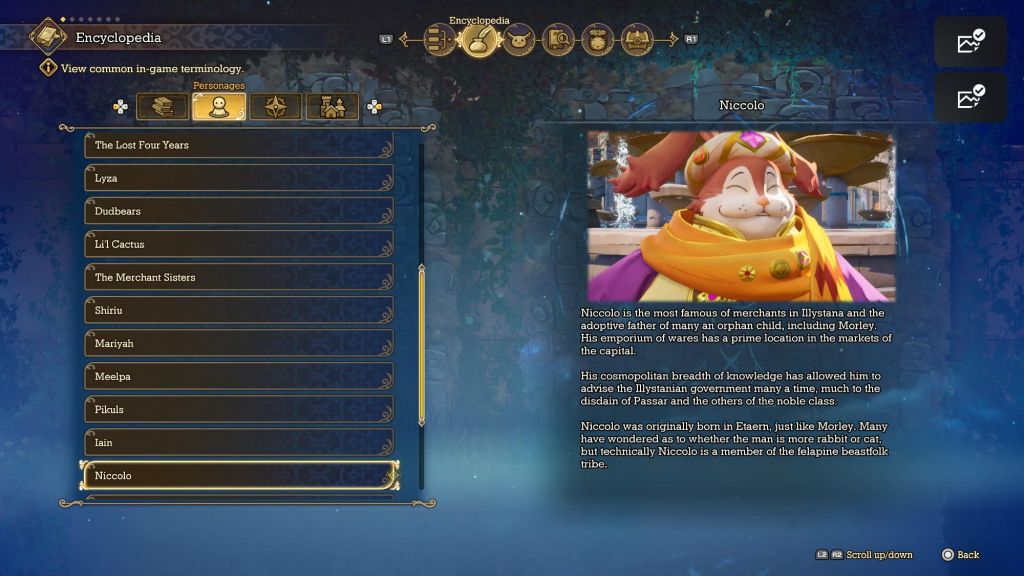Open the Lyza encyclopedia entry
The image size is (1024, 576).
coord(238,178)
